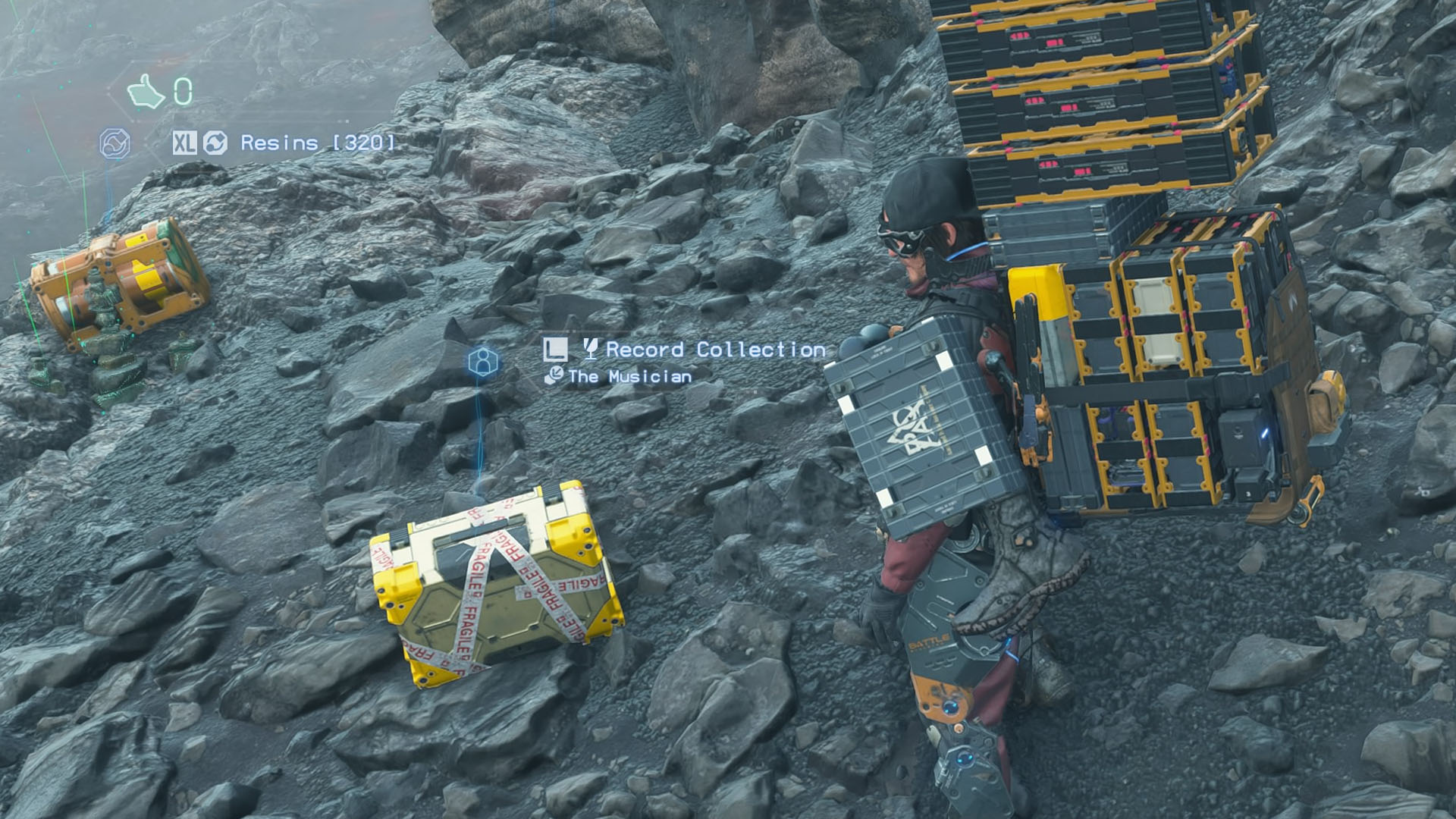
Task: Click the small resin icon beside Resins [320]
Action: (x=215, y=141)
